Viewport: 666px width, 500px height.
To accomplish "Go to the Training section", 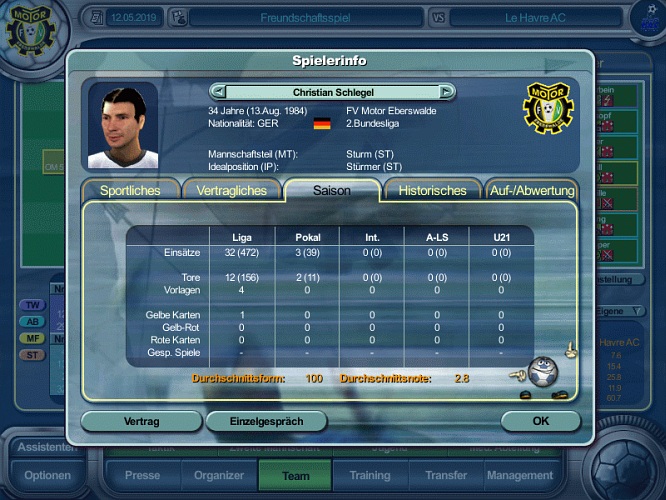I will click(370, 476).
